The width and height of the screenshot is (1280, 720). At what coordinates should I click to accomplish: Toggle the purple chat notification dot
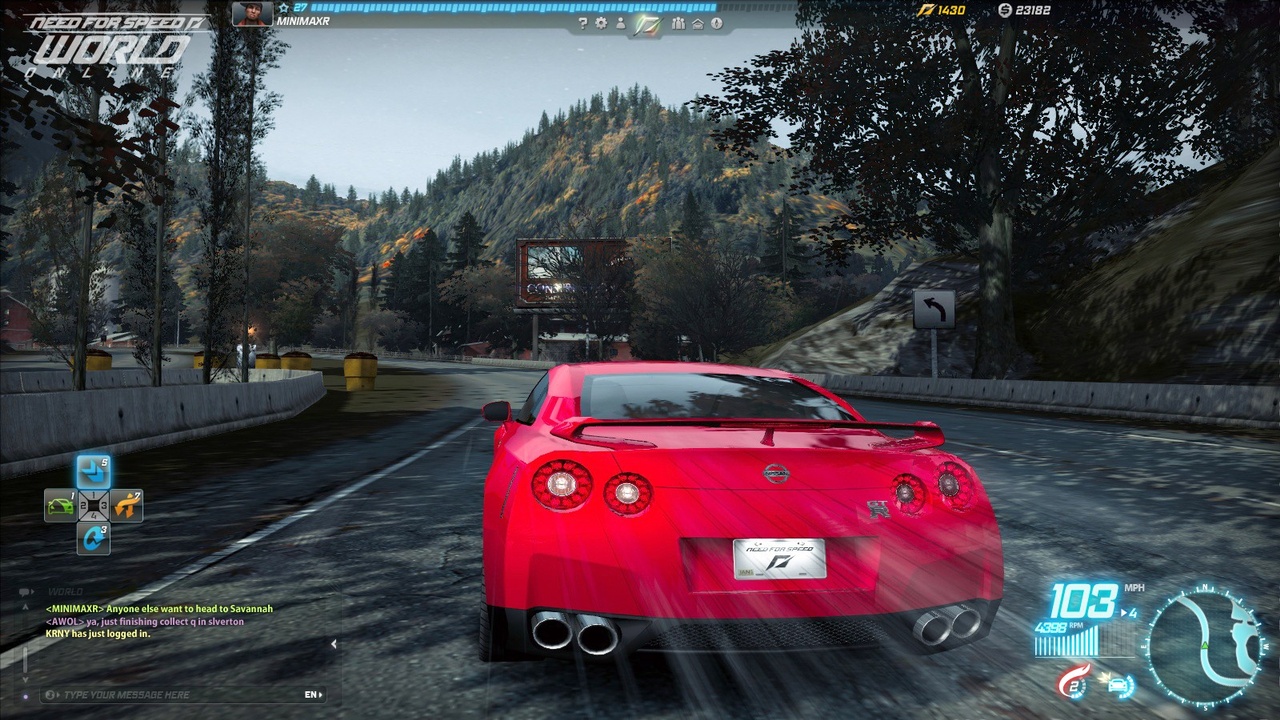tap(25, 693)
